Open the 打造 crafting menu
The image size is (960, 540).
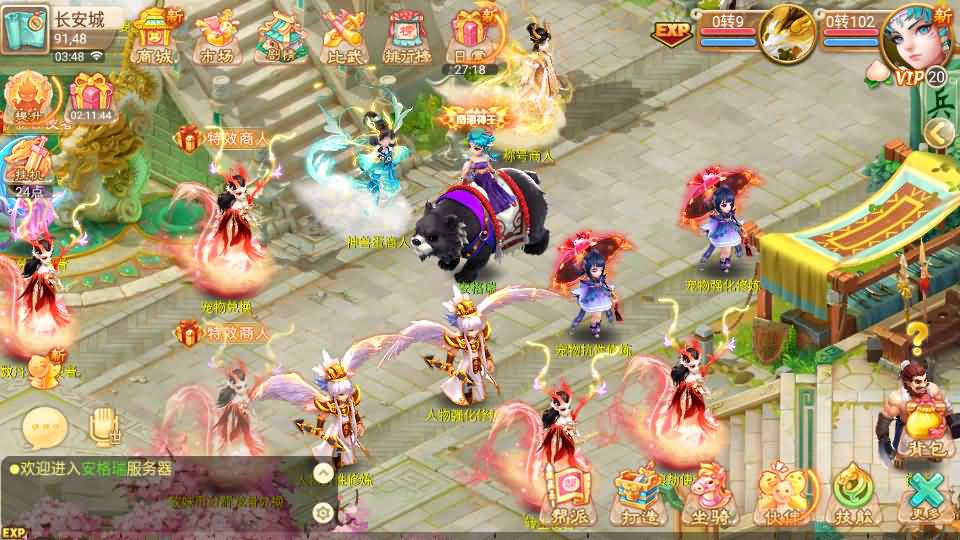tap(636, 495)
